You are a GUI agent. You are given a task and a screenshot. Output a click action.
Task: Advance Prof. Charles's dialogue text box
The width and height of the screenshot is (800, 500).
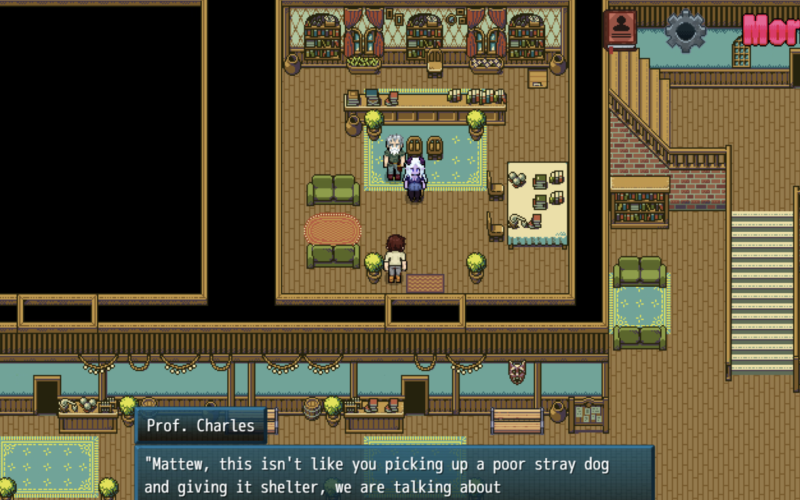395,474
